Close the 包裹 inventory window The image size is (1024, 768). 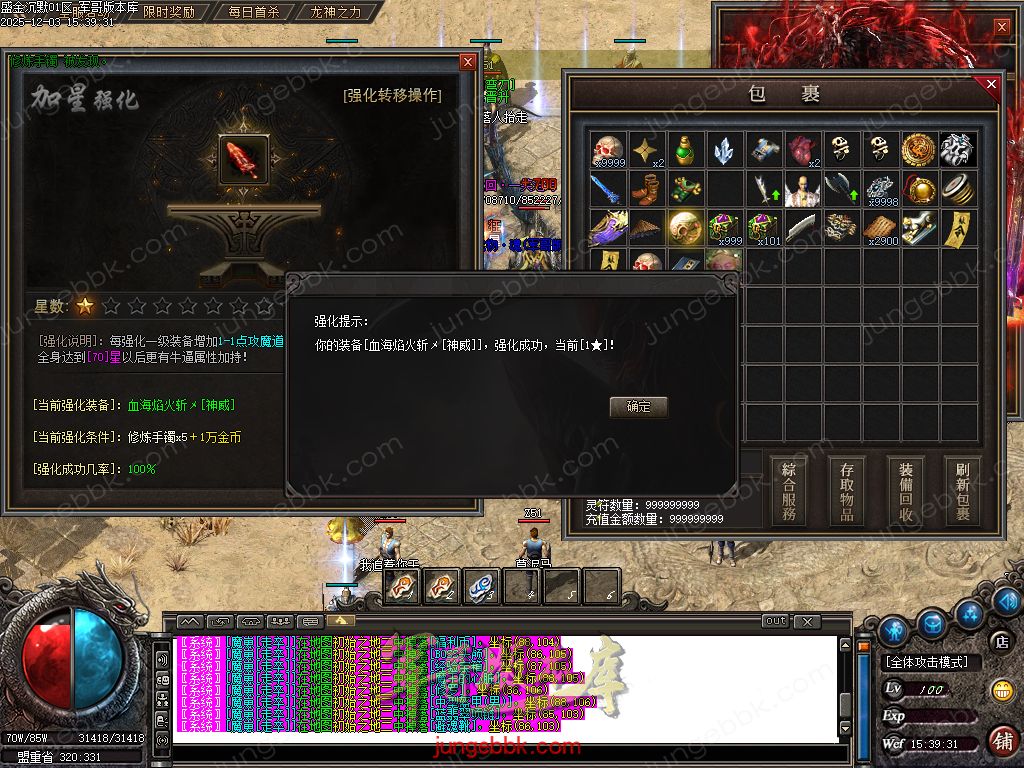tap(991, 85)
